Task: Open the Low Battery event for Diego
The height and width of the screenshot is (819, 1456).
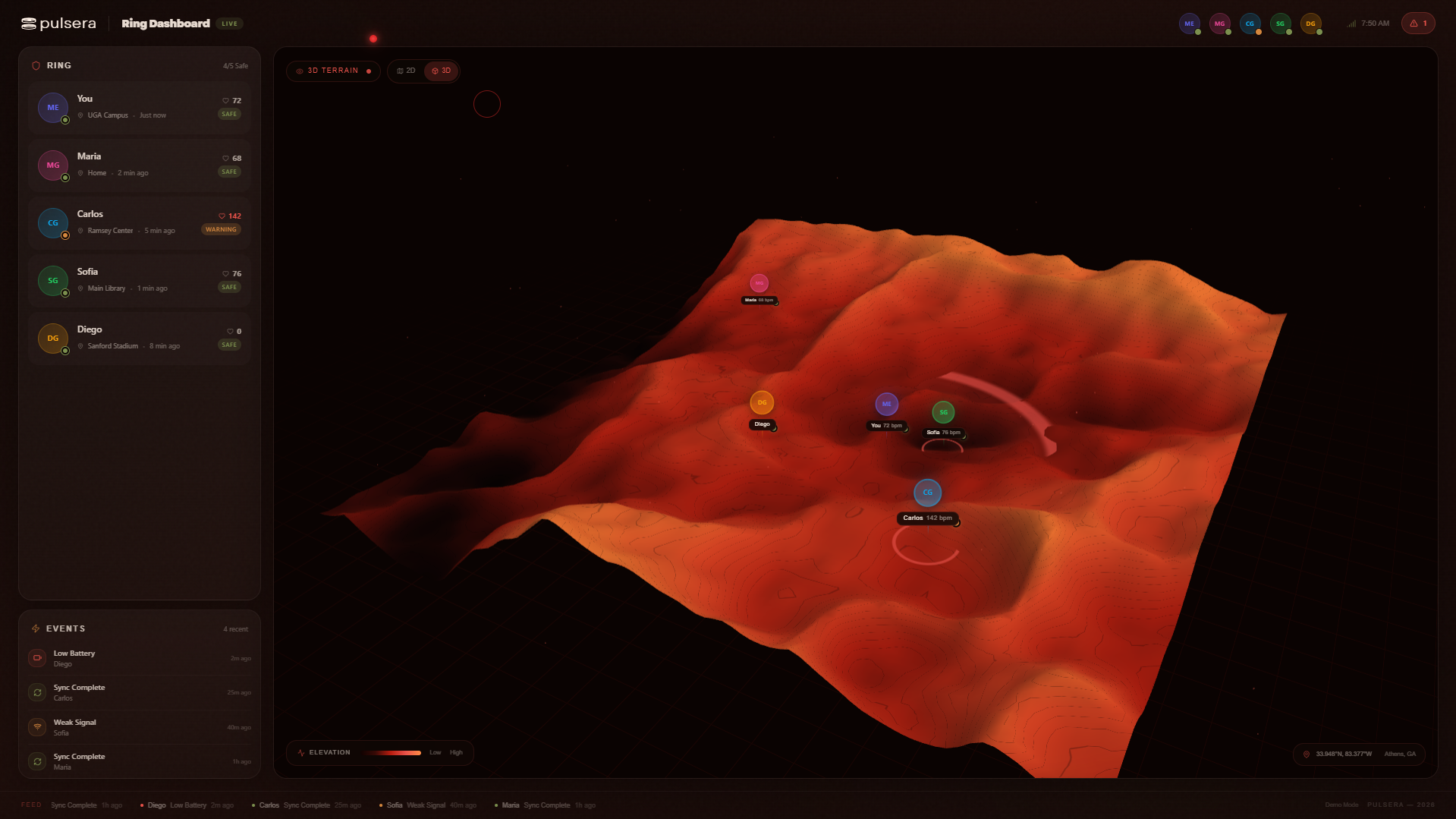Action: (x=140, y=658)
